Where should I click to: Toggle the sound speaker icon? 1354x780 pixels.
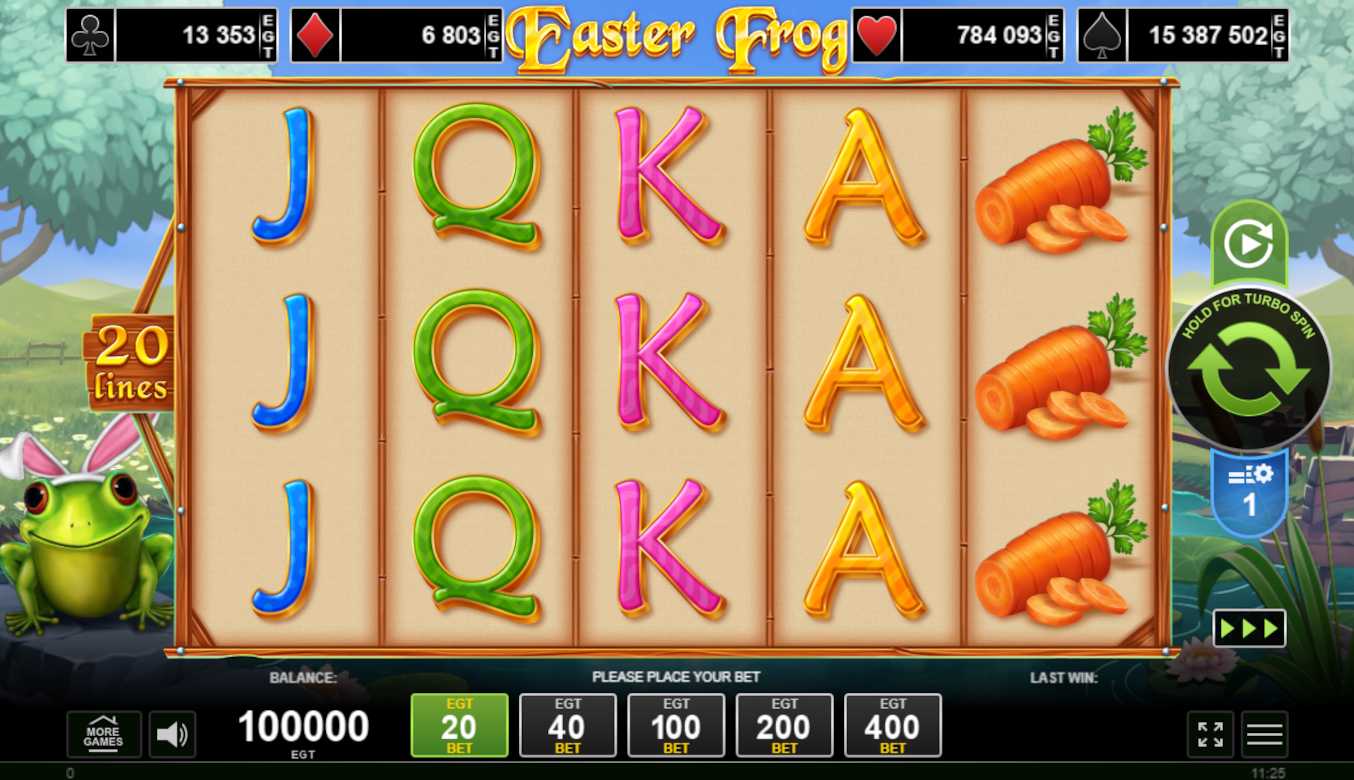(x=172, y=735)
